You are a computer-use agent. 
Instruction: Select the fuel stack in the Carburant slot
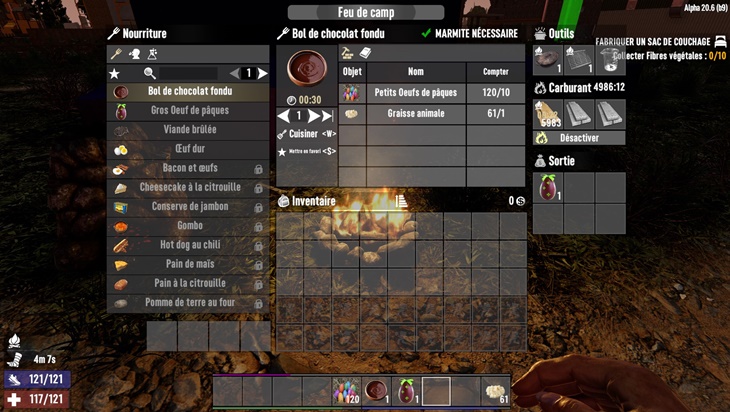click(x=548, y=113)
